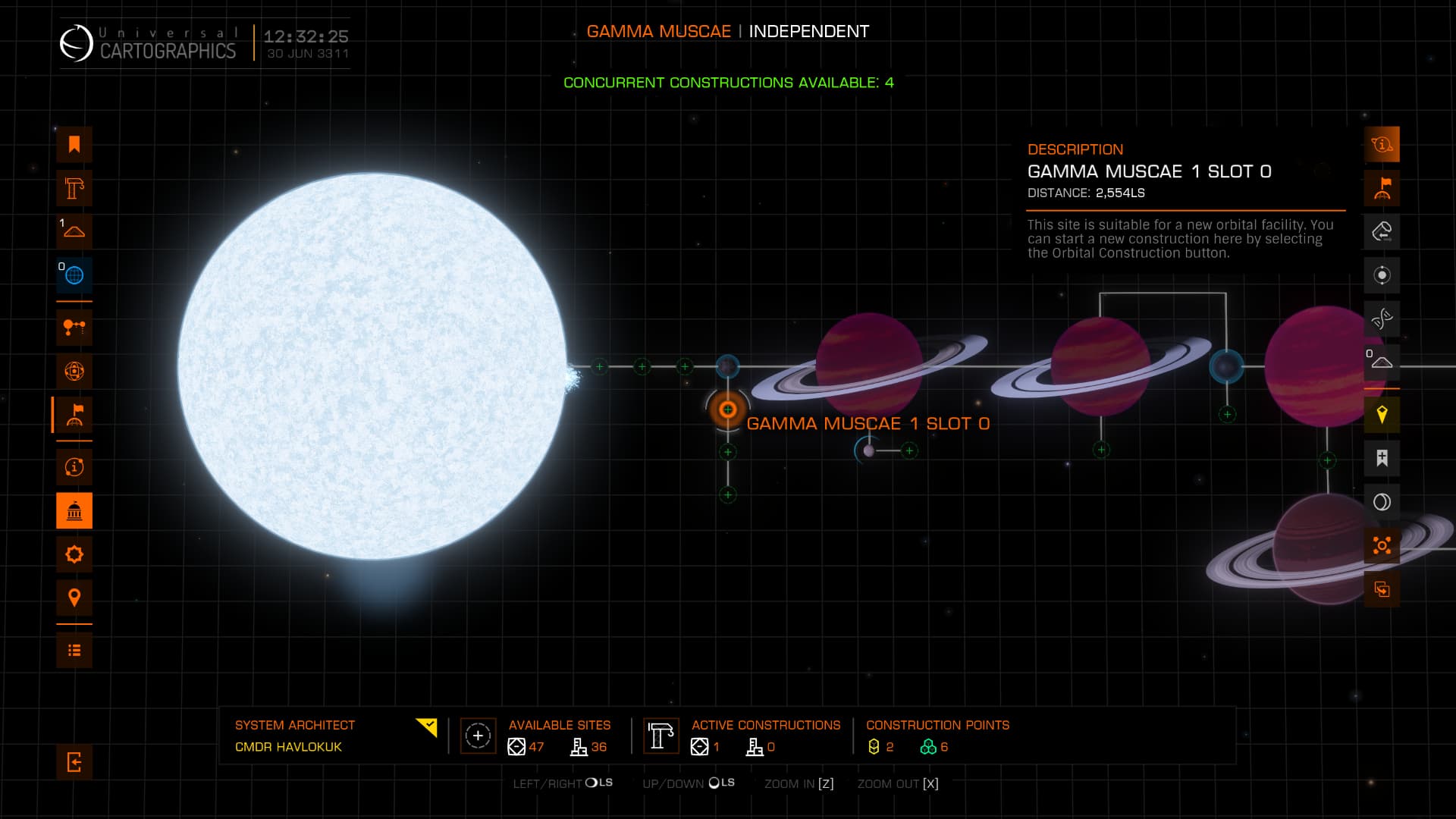1456x819 pixels.
Task: Show the system information icon on left
Action: [x=74, y=467]
